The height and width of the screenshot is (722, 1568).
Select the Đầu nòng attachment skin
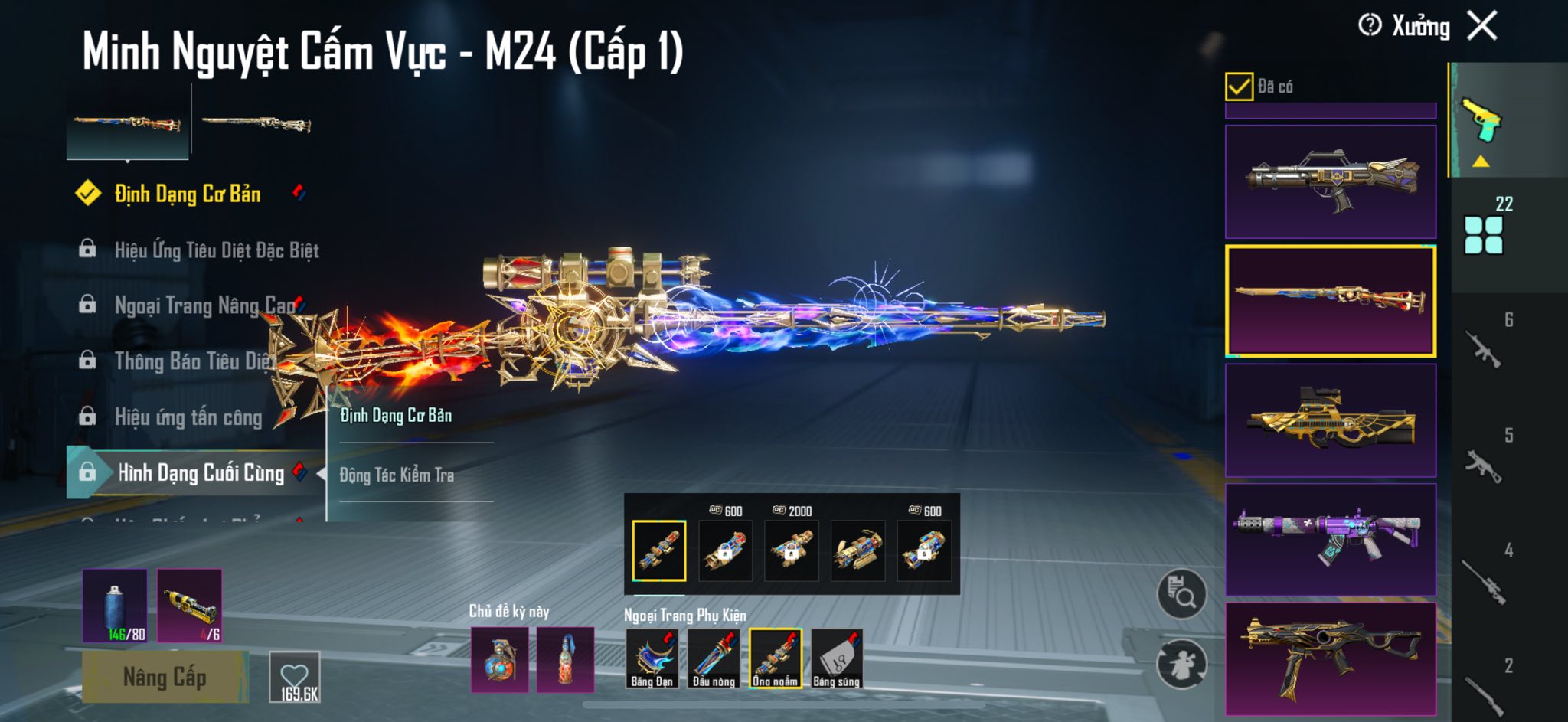tap(714, 658)
